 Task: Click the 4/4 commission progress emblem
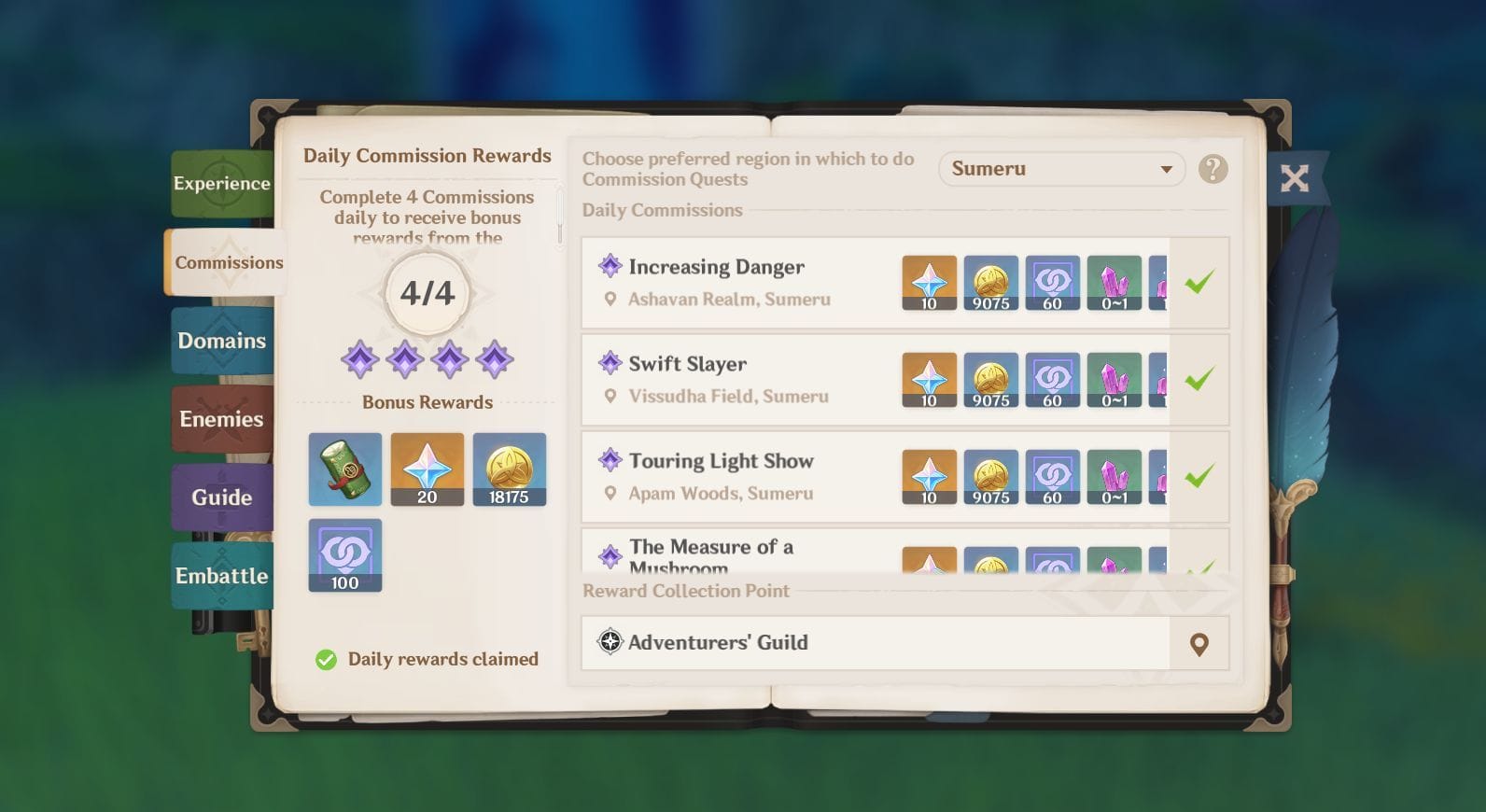(x=428, y=293)
